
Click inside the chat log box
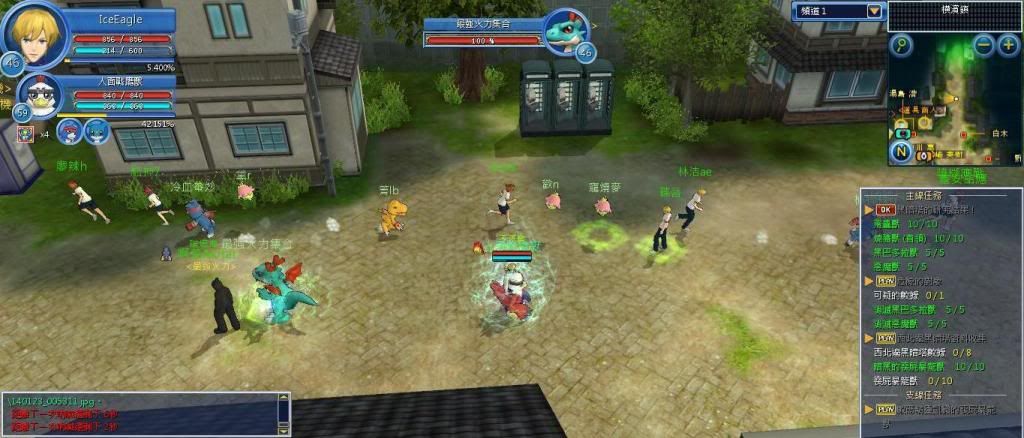click(x=138, y=414)
